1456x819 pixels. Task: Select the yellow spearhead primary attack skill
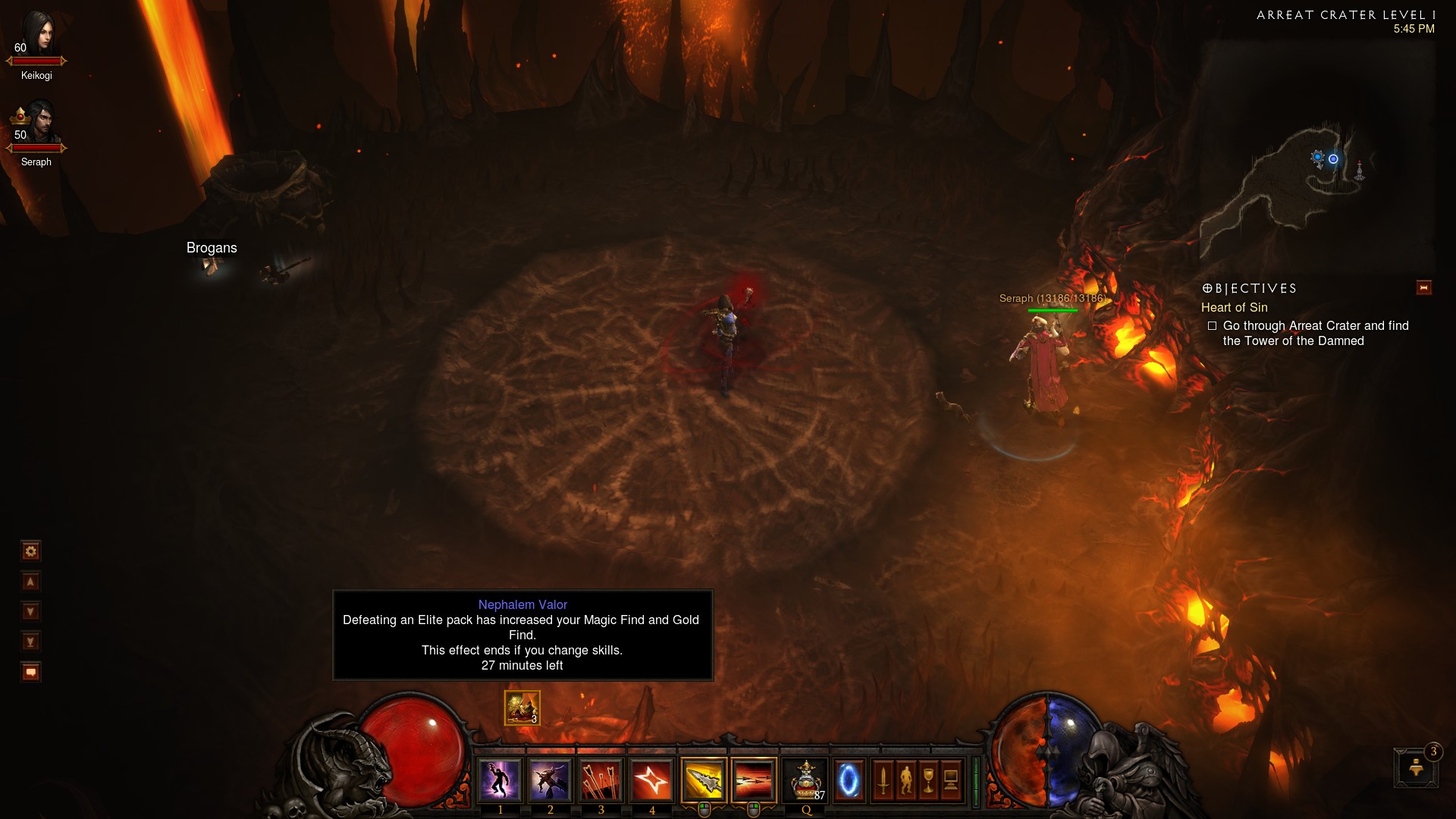pyautogui.click(x=704, y=780)
